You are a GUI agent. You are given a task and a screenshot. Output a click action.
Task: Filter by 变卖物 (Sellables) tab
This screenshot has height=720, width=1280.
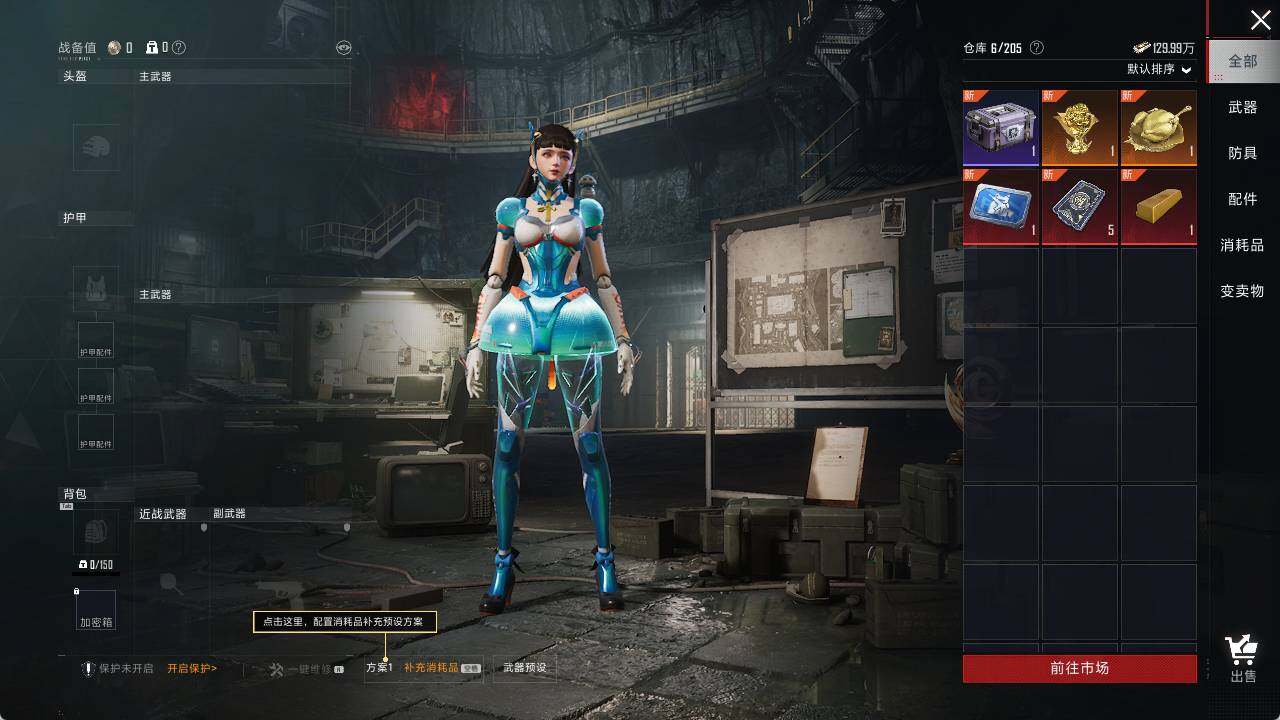click(x=1243, y=291)
